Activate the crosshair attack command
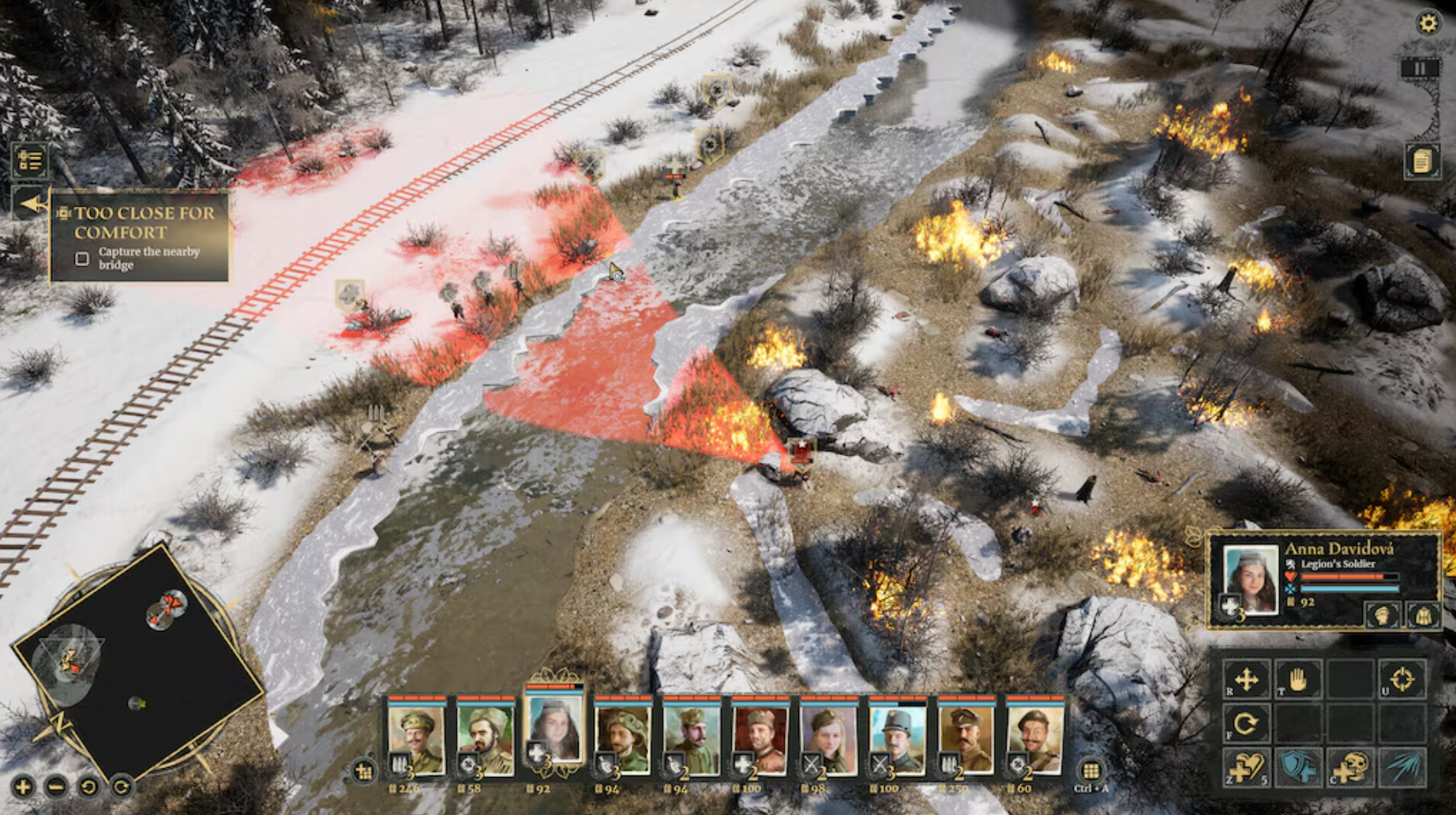The image size is (1456, 815). pyautogui.click(x=1402, y=679)
